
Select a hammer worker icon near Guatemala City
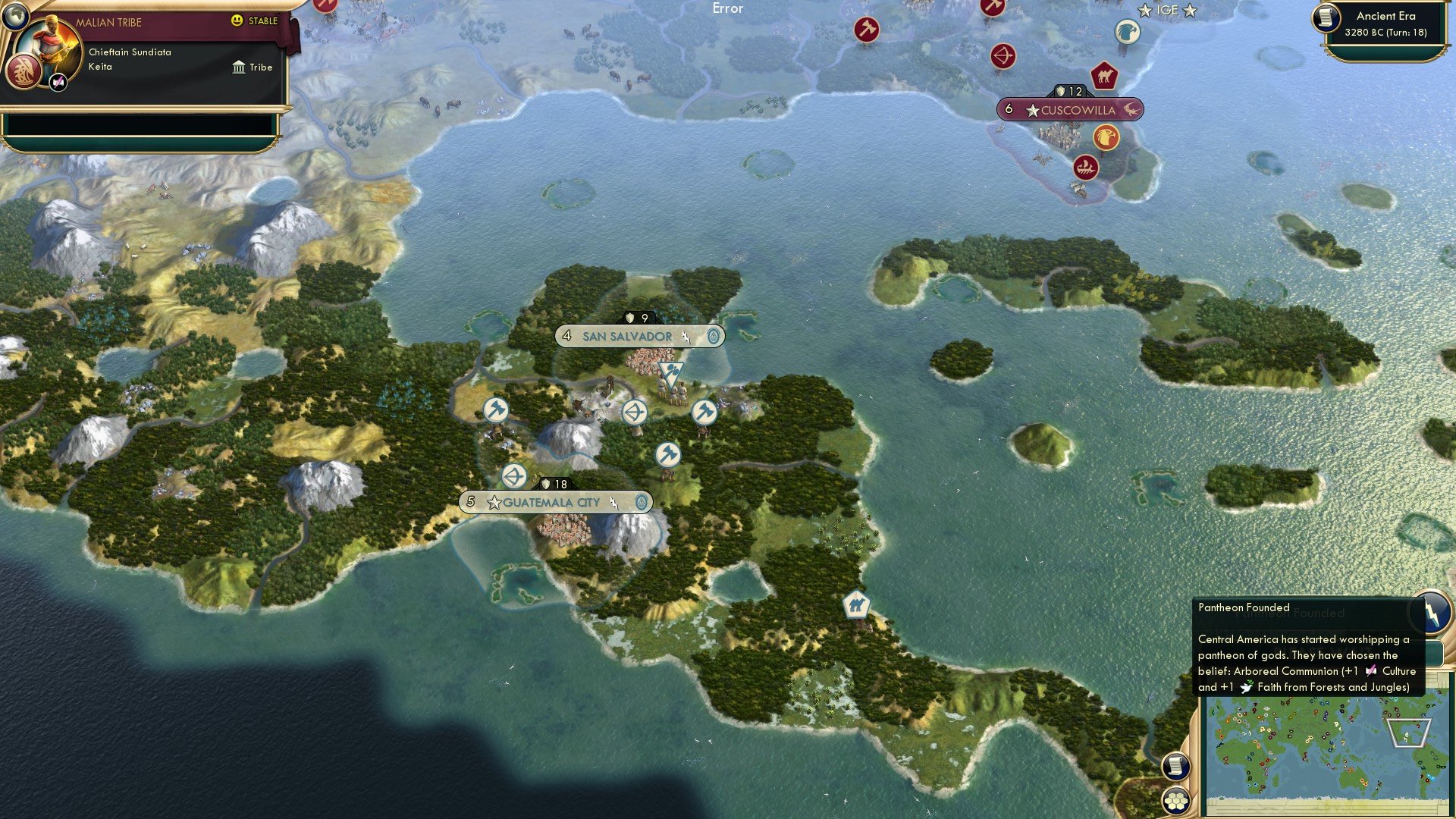pyautogui.click(x=667, y=456)
